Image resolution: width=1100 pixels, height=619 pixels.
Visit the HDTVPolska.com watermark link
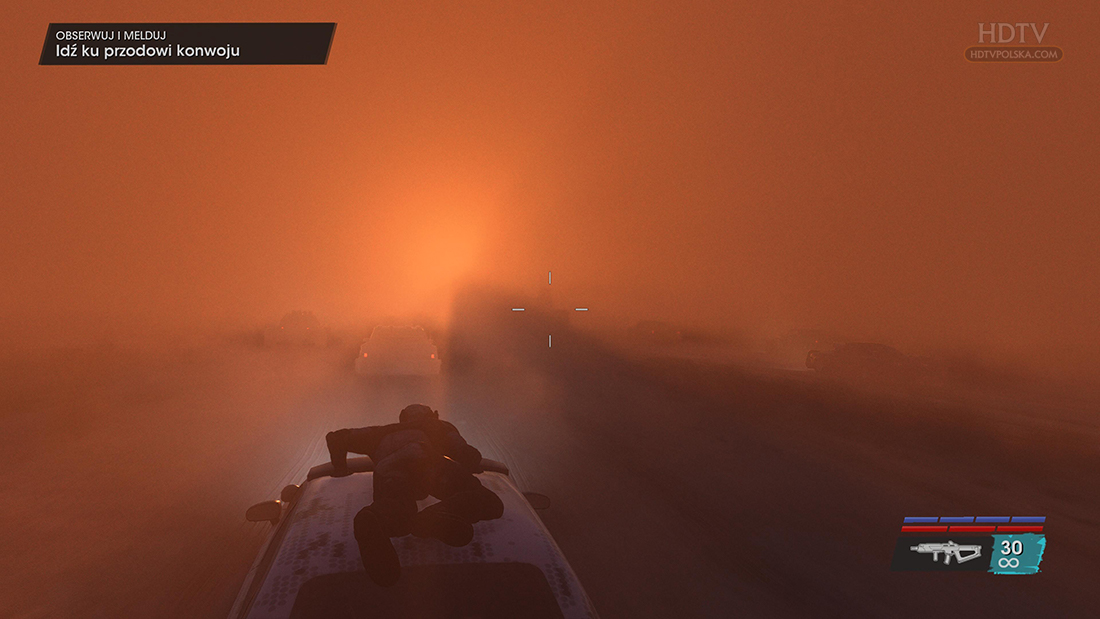tap(1014, 54)
